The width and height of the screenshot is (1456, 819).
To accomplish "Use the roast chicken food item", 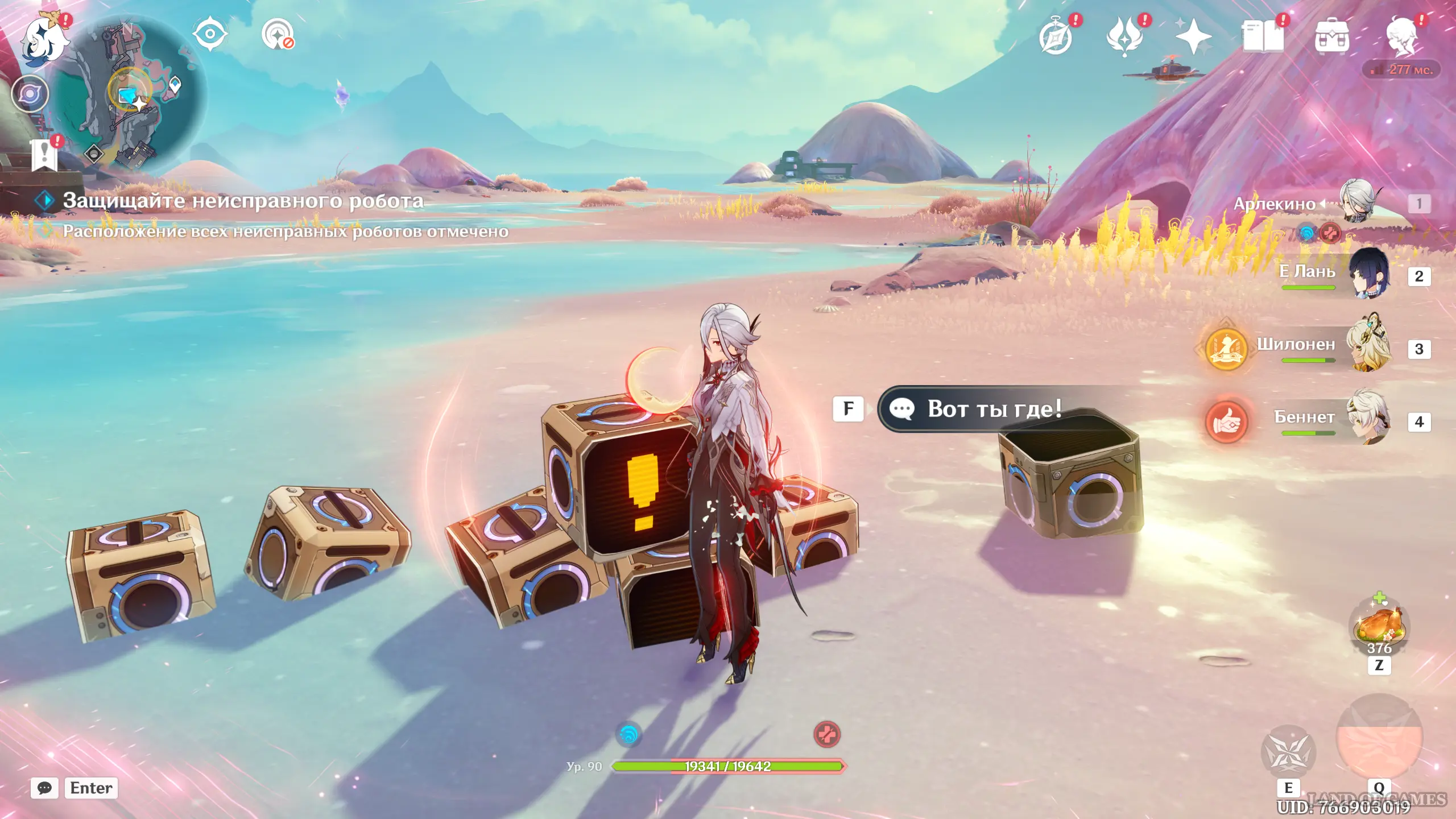I will tap(1379, 627).
